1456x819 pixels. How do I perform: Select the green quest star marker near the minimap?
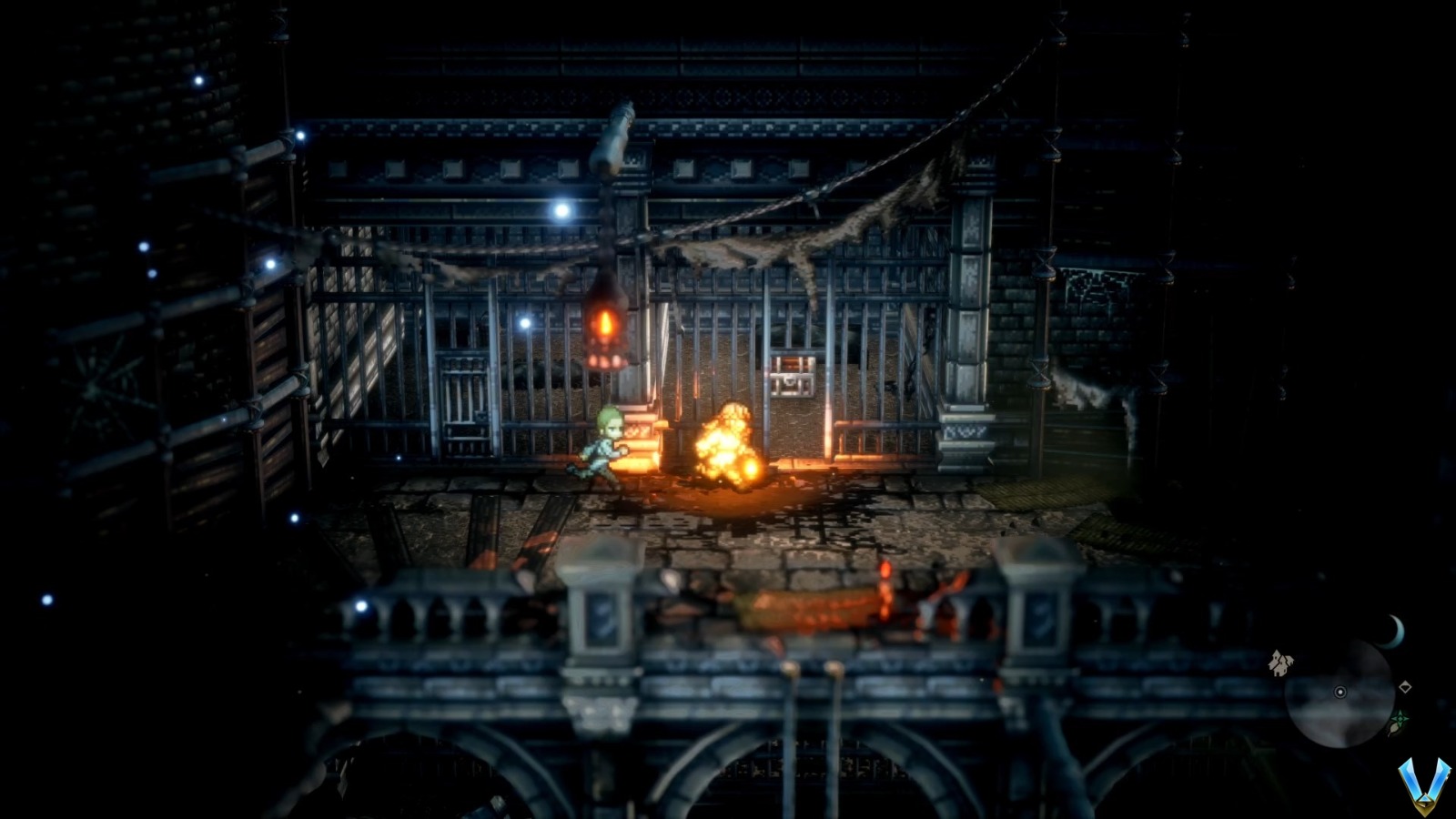click(1400, 718)
